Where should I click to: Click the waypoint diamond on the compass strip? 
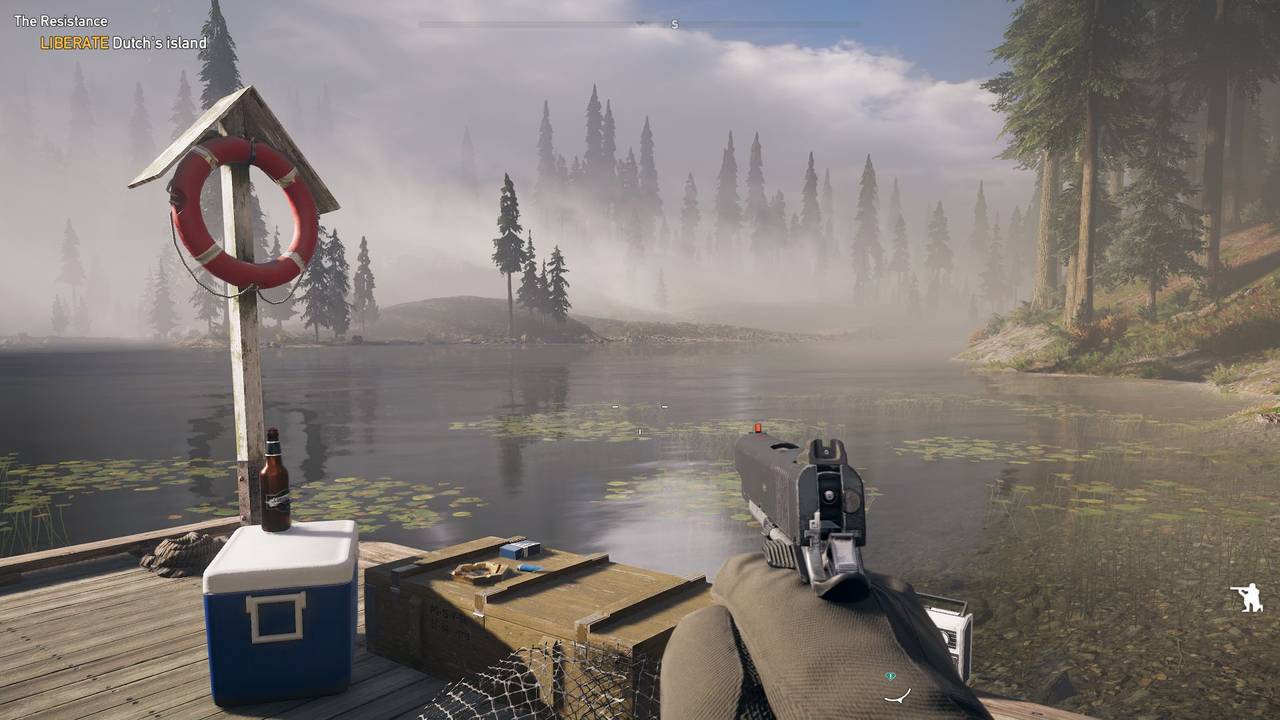pyautogui.click(x=640, y=22)
